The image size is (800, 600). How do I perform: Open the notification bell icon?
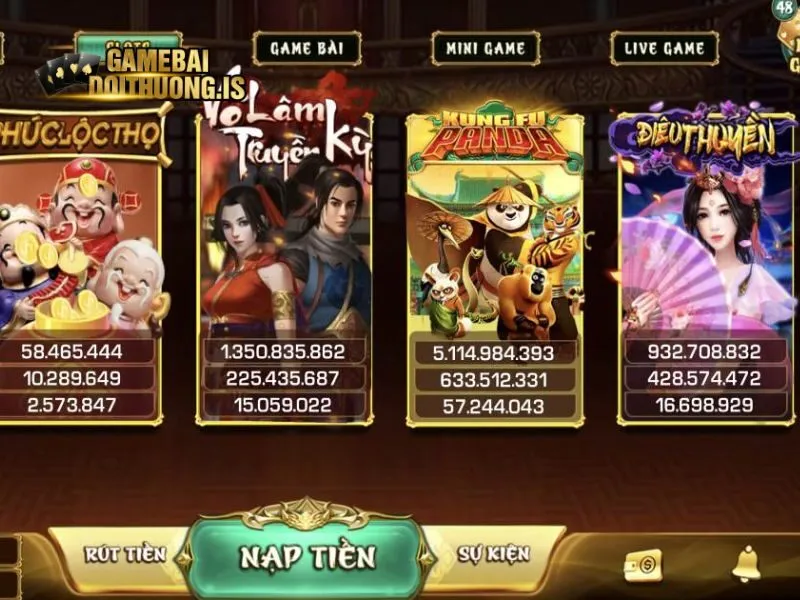coord(745,565)
